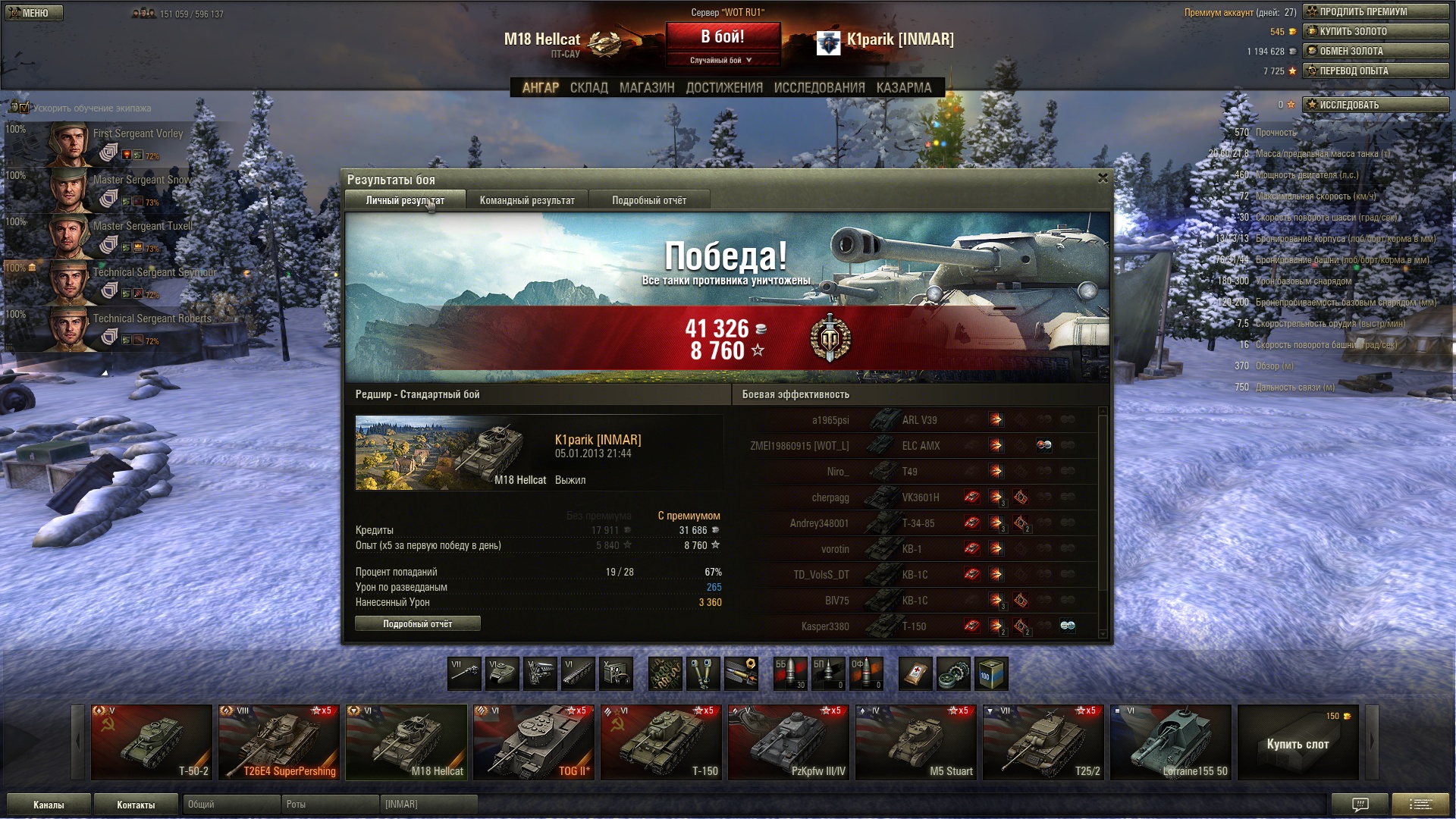
Task: Open Обмен золота
Action: point(1376,51)
